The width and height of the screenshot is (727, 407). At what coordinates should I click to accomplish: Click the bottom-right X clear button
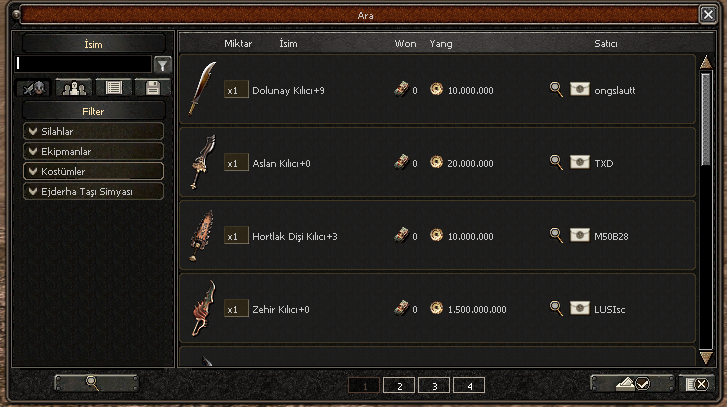[694, 383]
